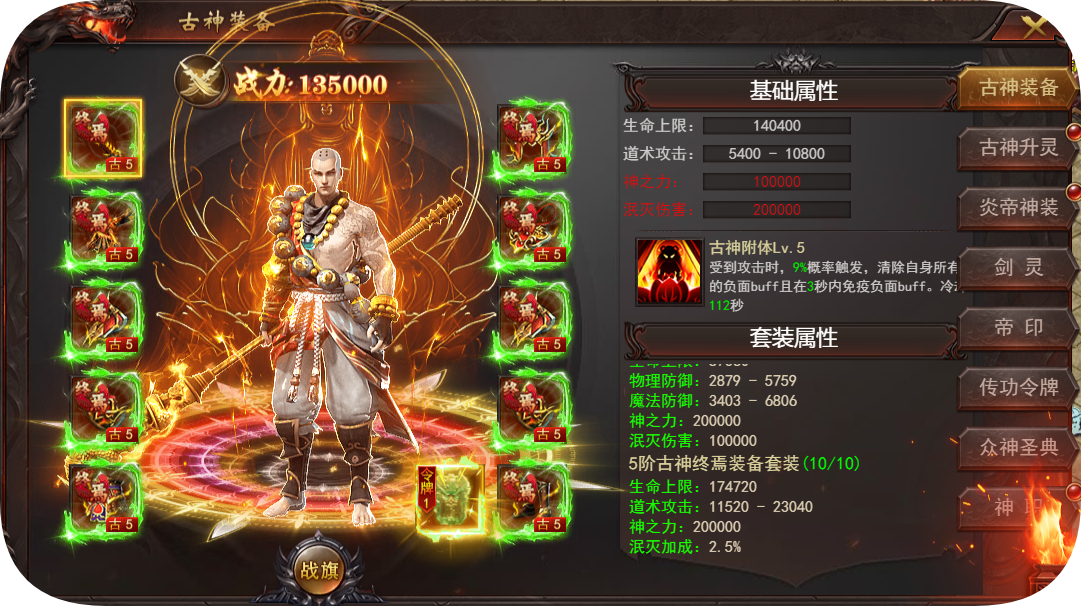
Task: Open the 古神升灵 tab
Action: 1018,148
